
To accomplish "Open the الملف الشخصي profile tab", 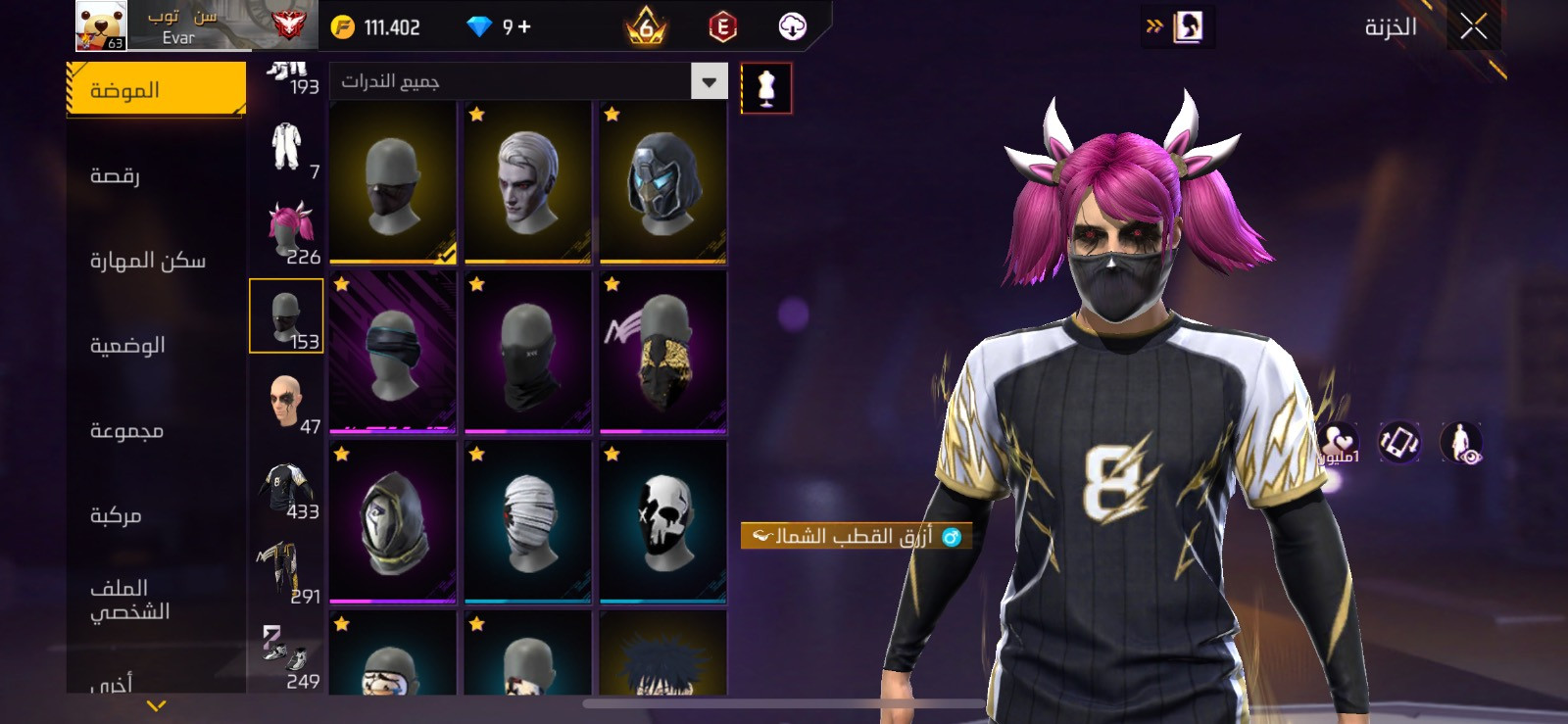I will click(x=130, y=600).
